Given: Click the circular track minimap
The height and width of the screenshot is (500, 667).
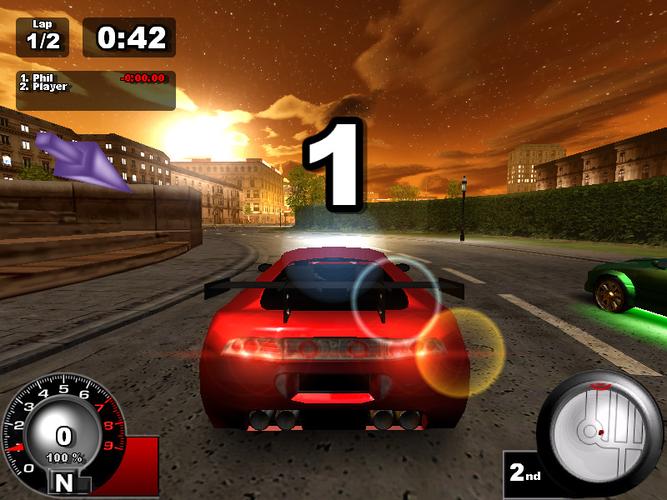Looking at the screenshot, I should [x=601, y=427].
